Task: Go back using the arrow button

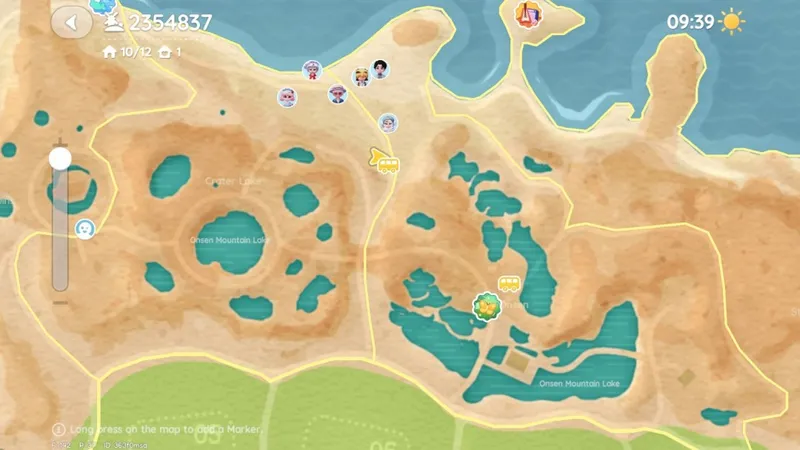Action: 70,21
